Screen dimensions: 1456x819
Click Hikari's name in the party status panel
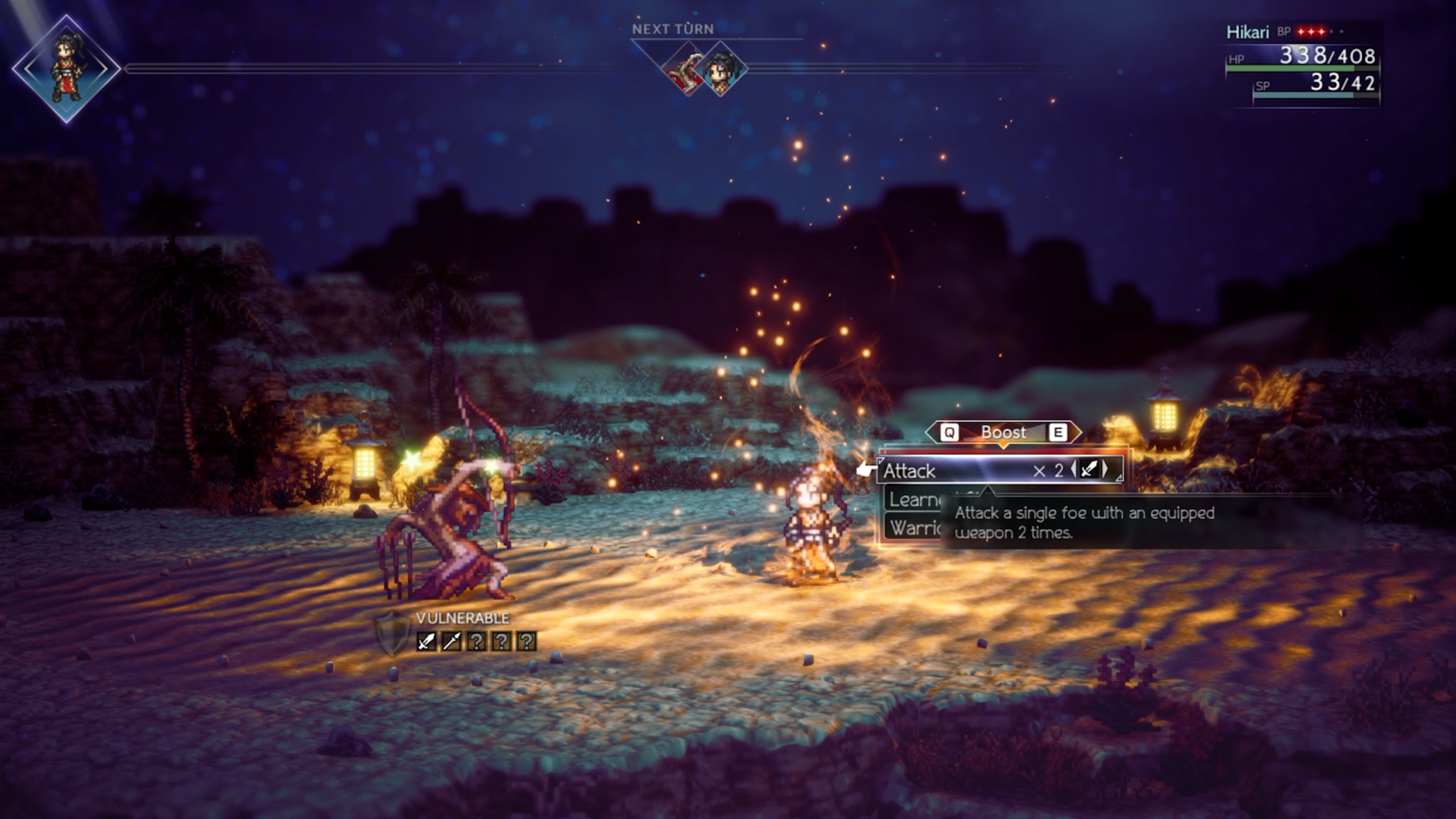click(1247, 32)
